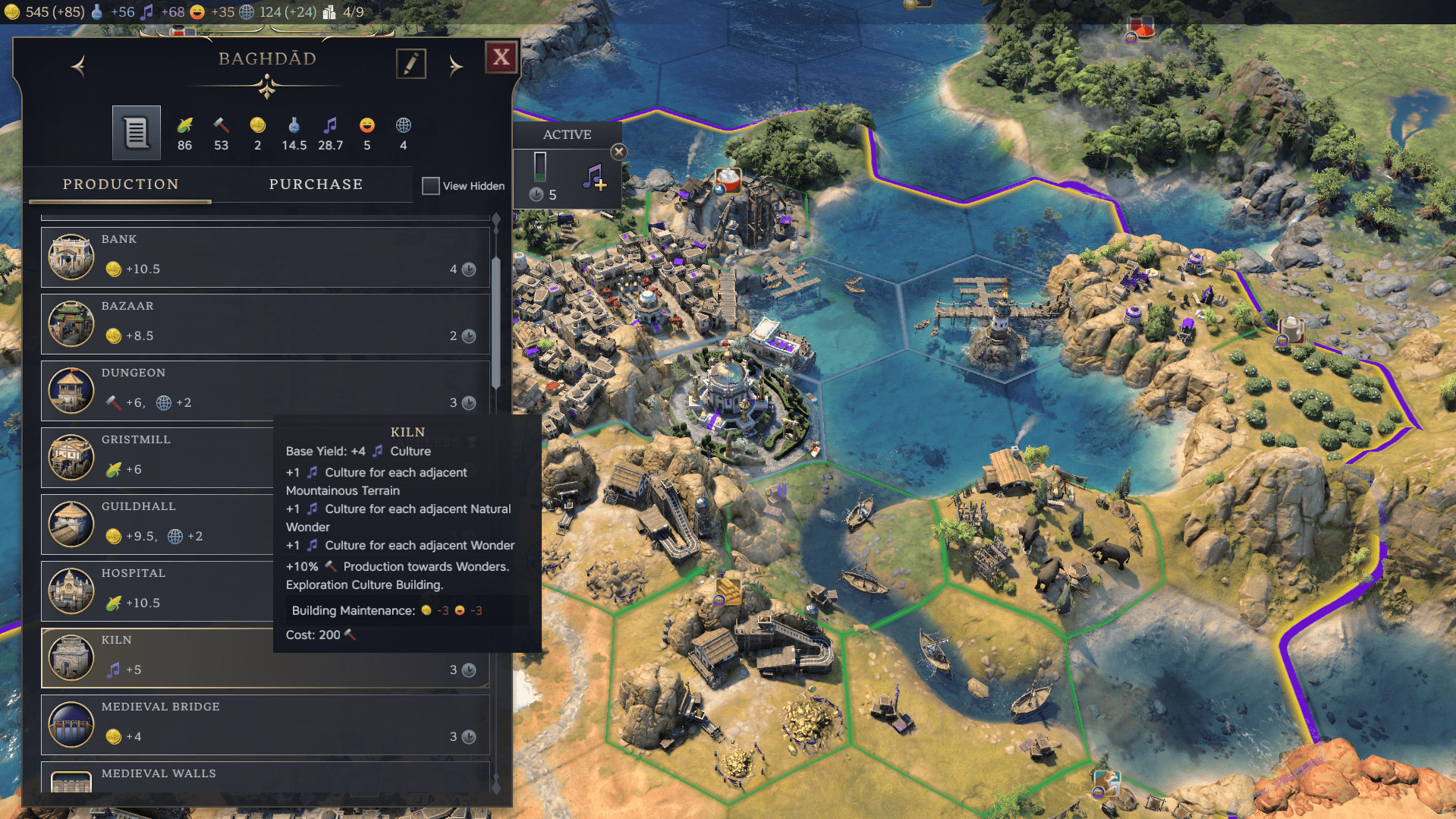The image size is (1456, 819).
Task: Go to the next city arrow
Action: click(455, 67)
